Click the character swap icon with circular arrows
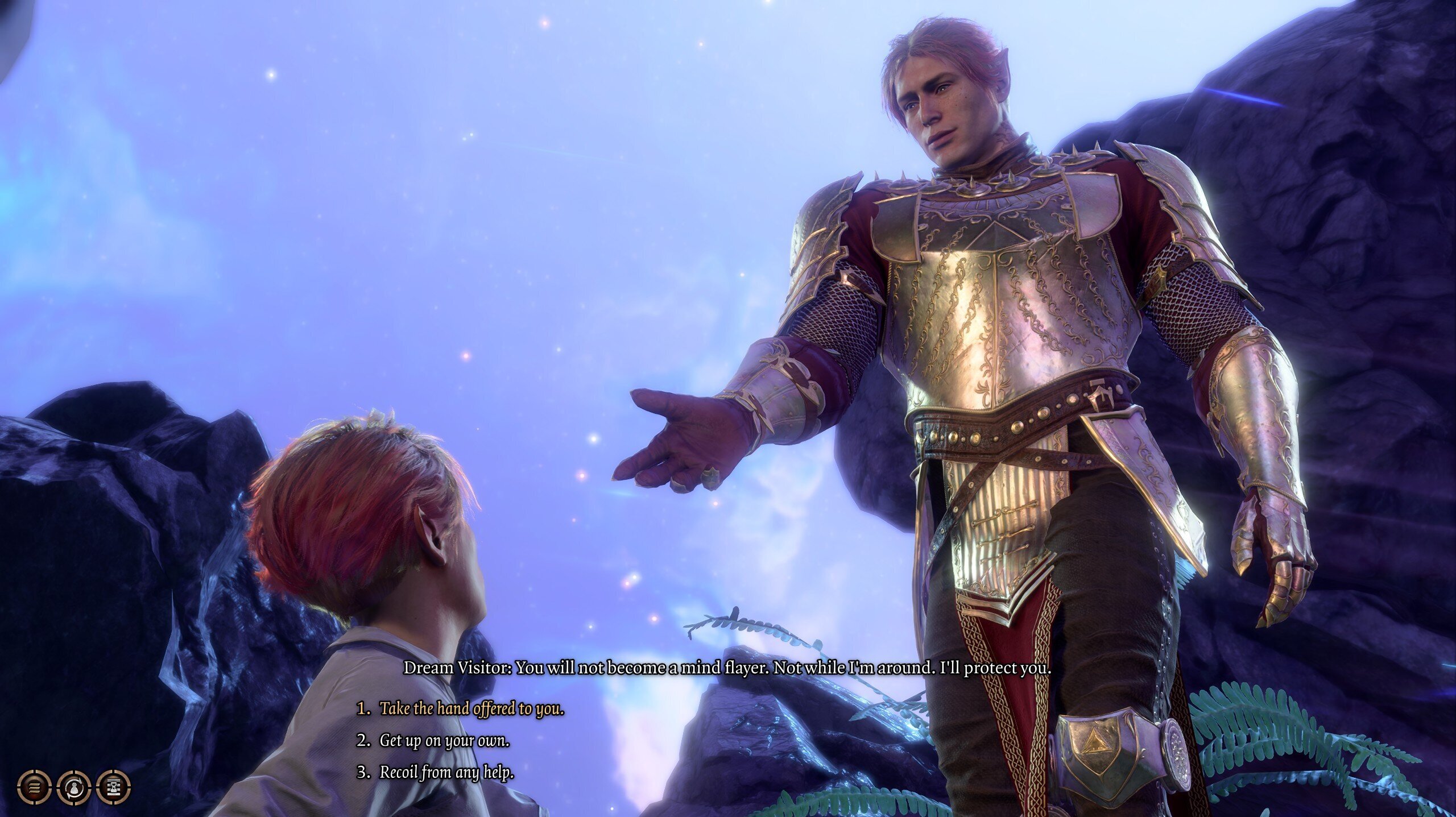Image resolution: width=1456 pixels, height=817 pixels. click(x=74, y=787)
